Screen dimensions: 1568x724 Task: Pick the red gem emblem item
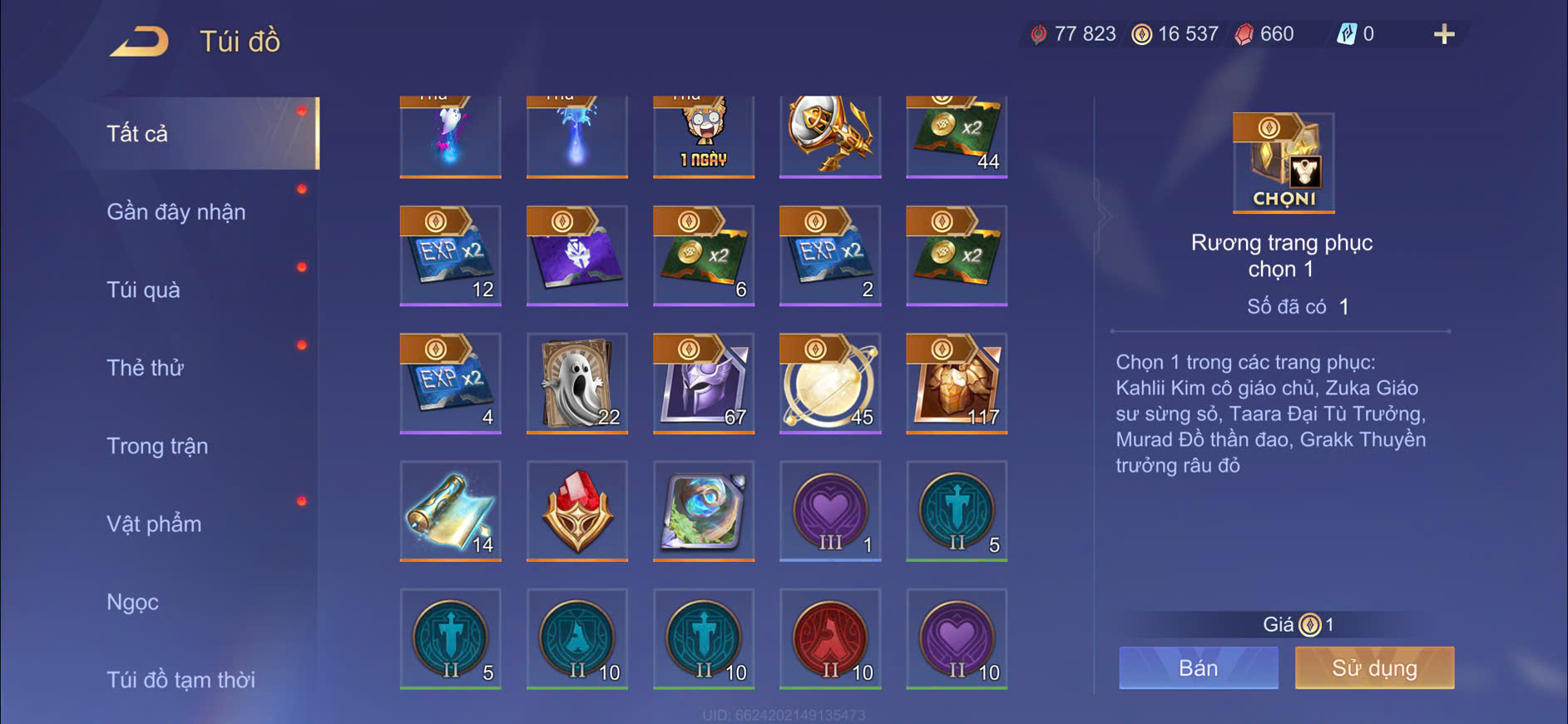[577, 510]
